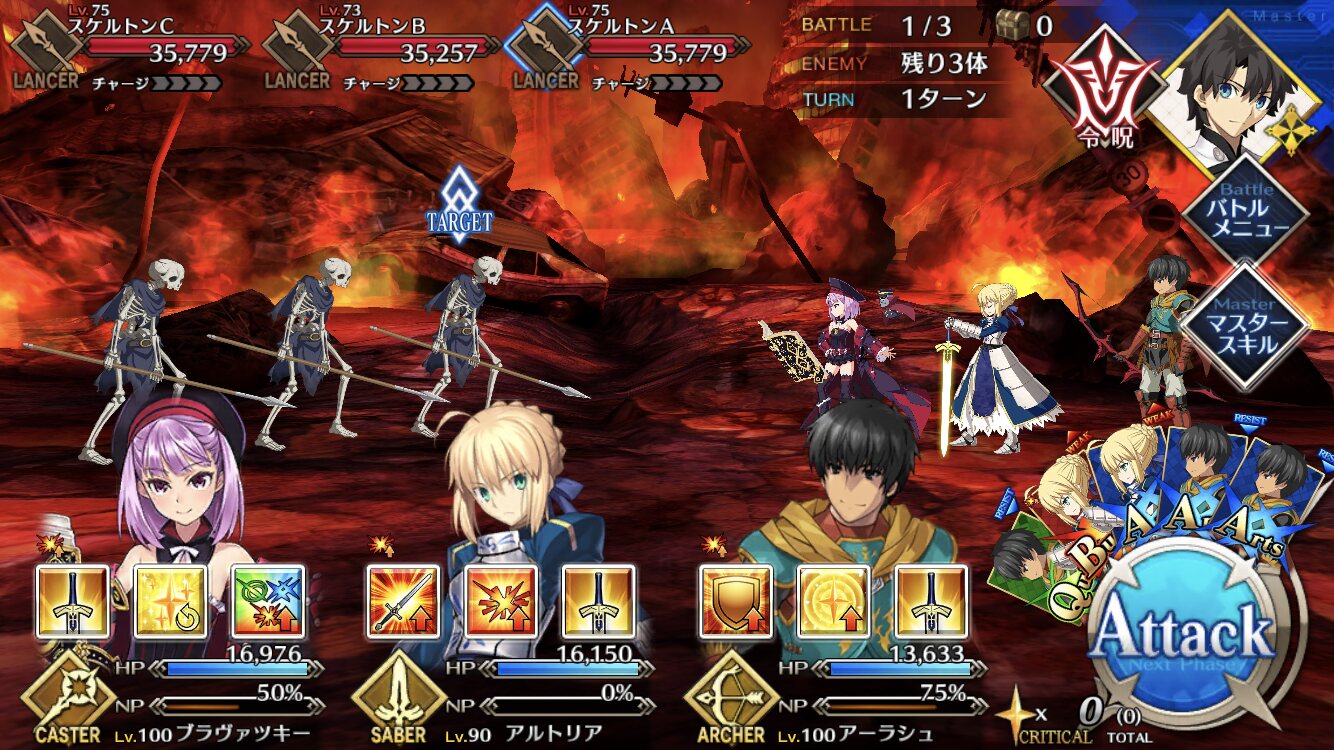Screen dimensions: 1334x750
Task: Tap the Attack button to choose cards
Action: [x=1183, y=632]
